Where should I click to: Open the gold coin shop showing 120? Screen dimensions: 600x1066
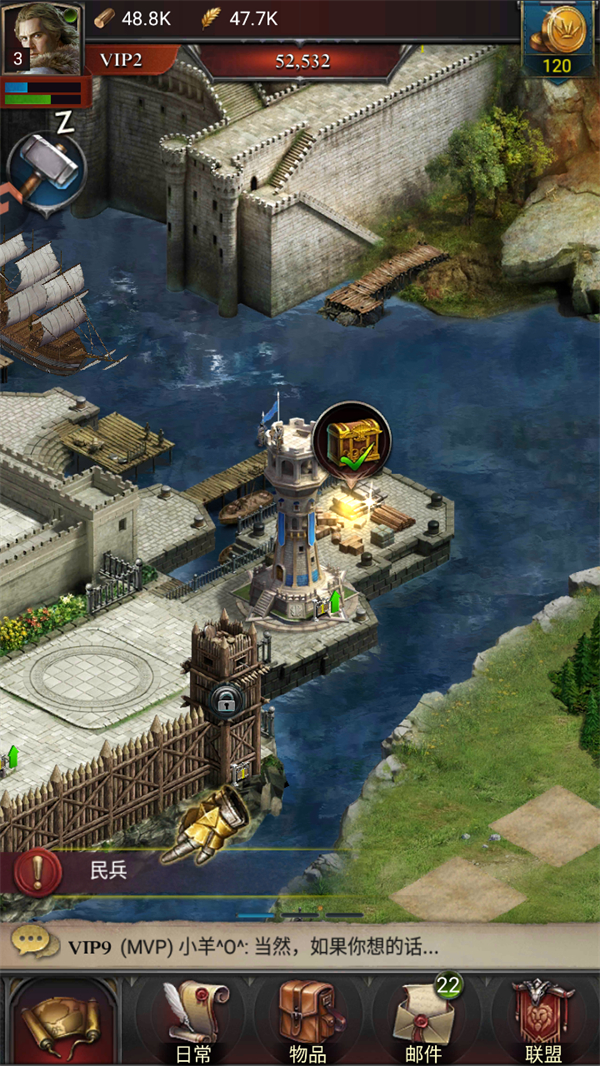556,40
